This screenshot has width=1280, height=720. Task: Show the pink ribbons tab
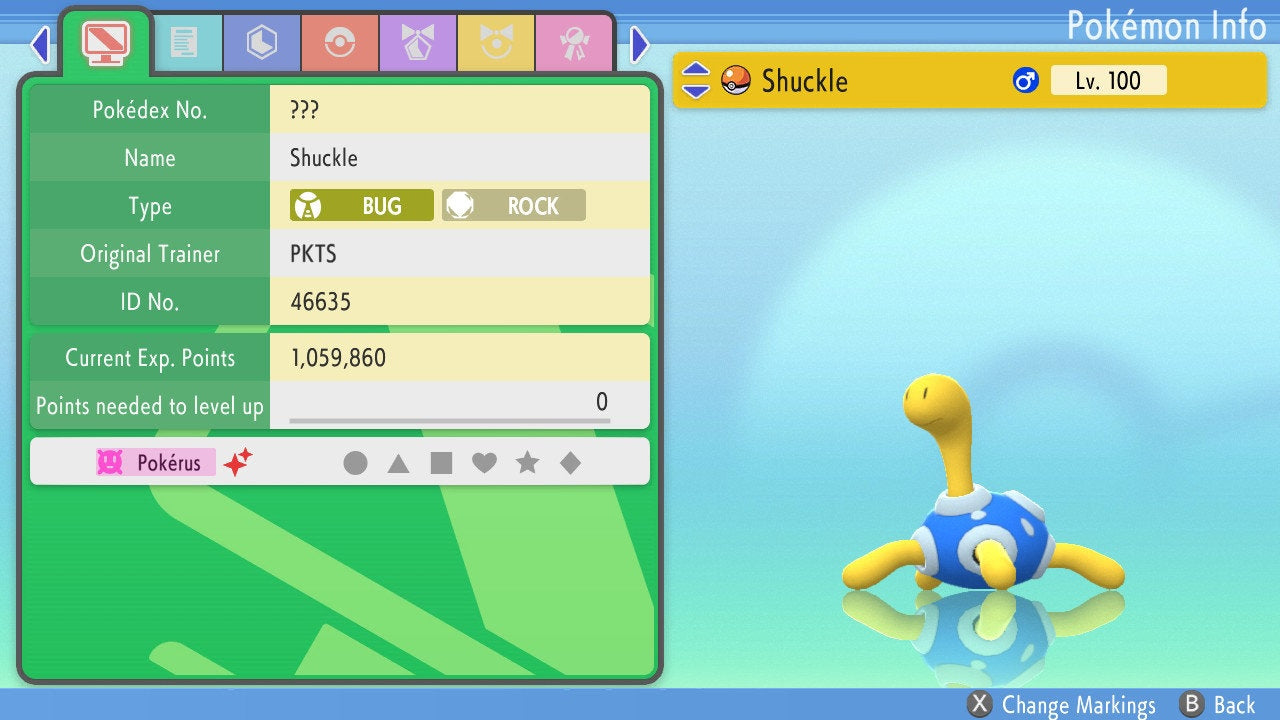pyautogui.click(x=573, y=43)
